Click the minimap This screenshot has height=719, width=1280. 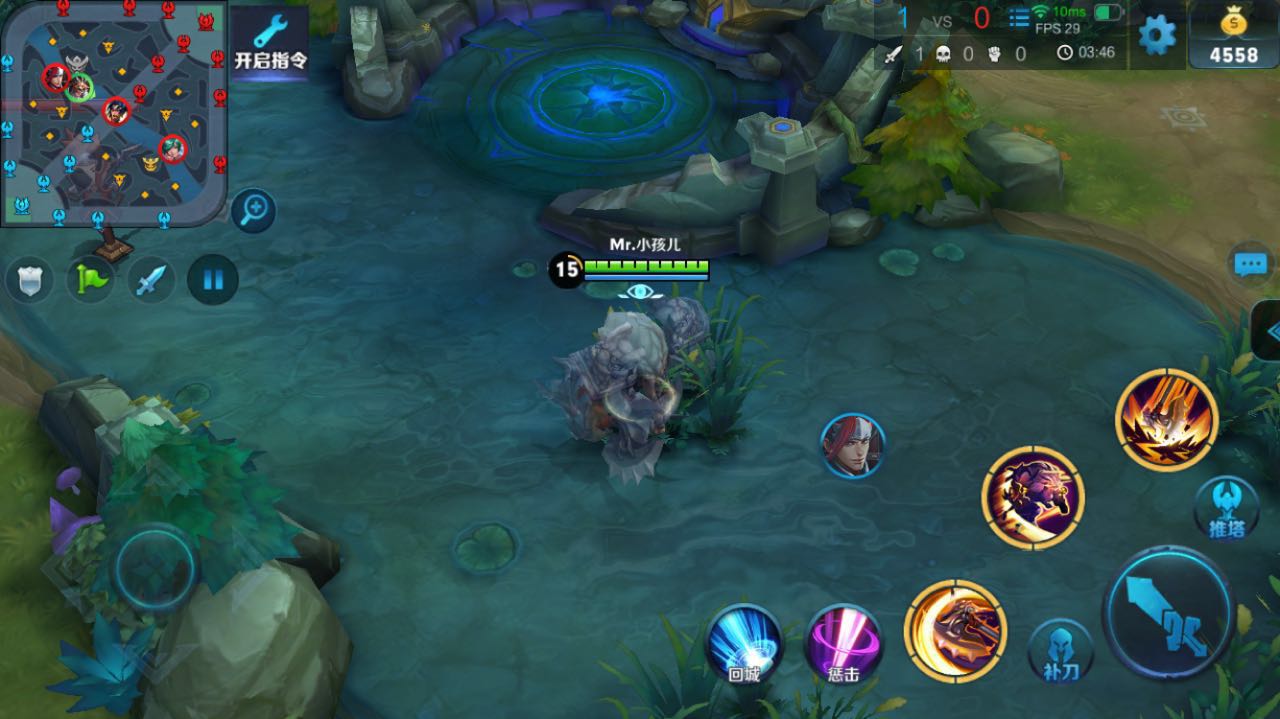pos(113,110)
